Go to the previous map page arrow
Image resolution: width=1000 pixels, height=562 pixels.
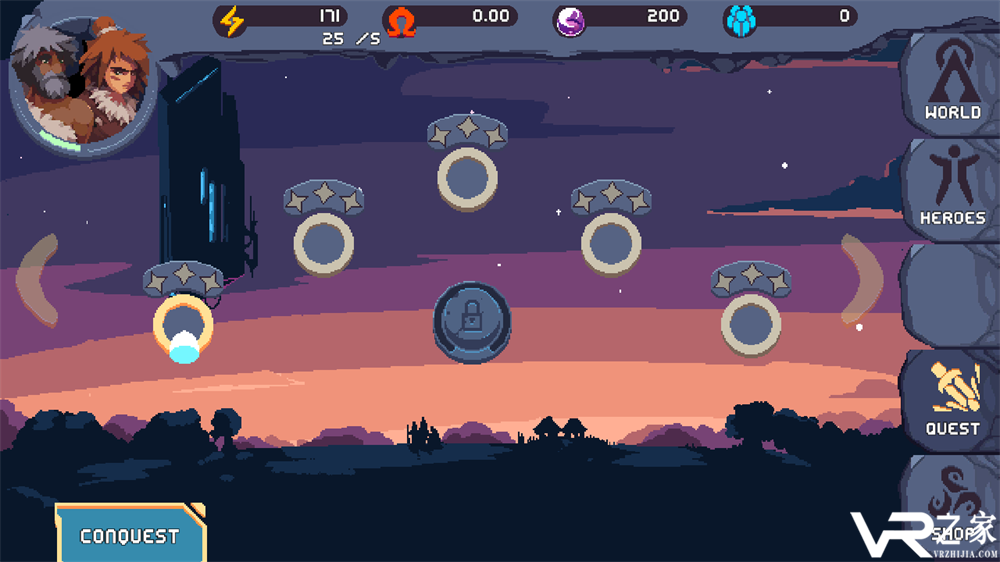click(x=37, y=279)
